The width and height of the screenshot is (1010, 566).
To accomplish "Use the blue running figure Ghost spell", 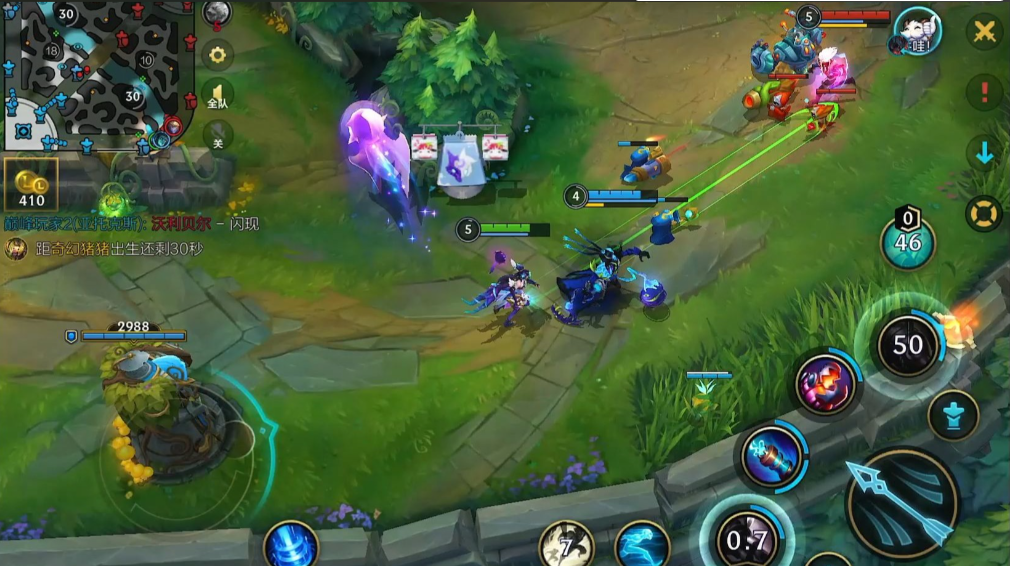I will coord(641,546).
